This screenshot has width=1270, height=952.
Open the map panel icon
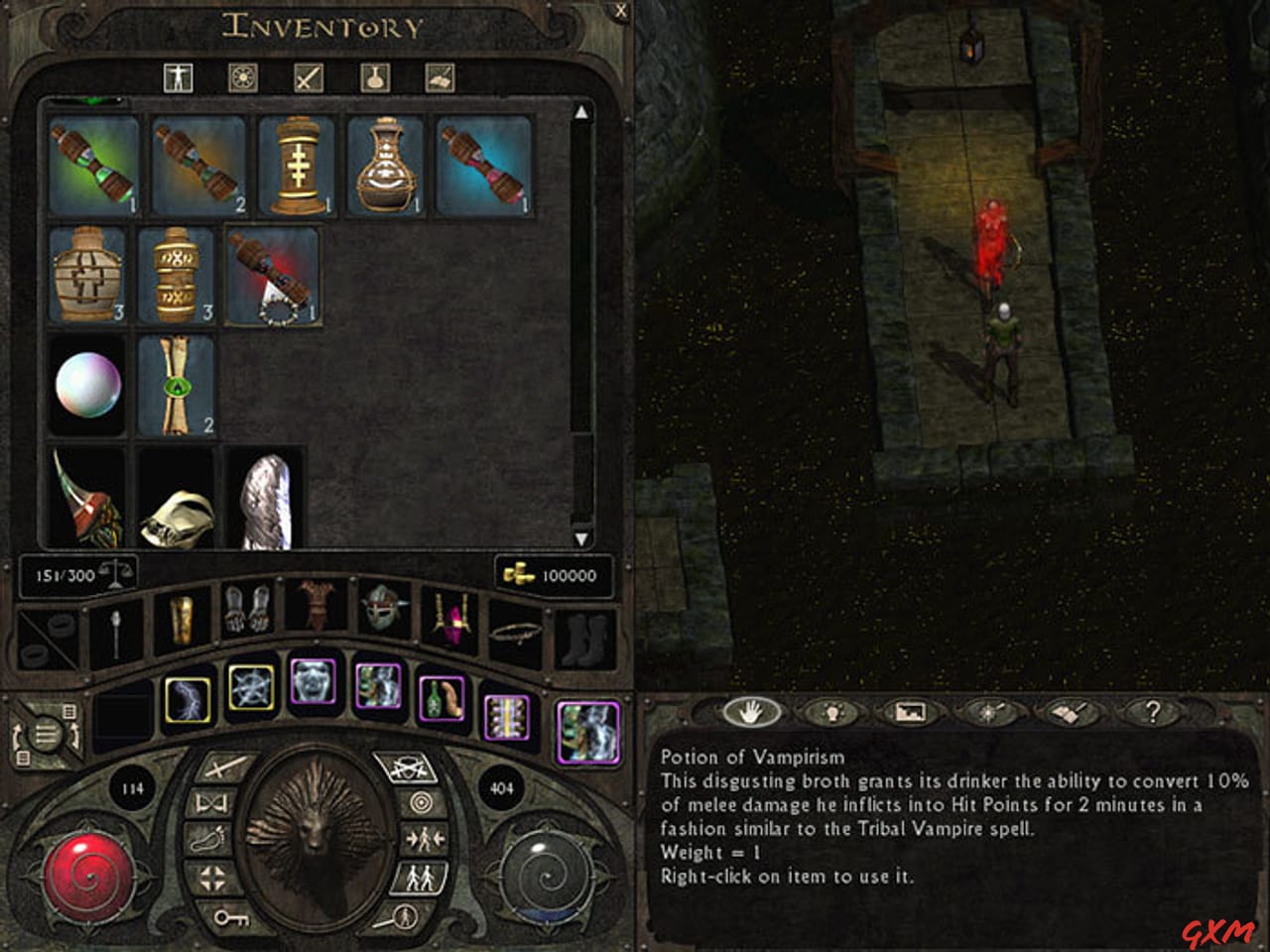click(913, 712)
